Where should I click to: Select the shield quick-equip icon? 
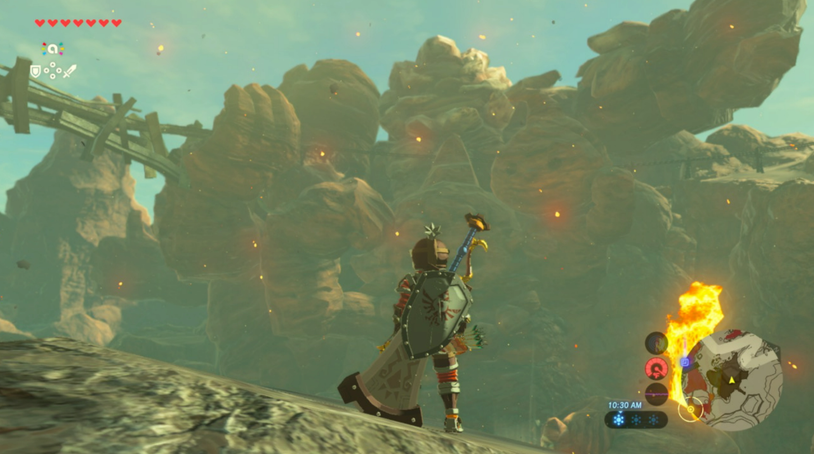click(36, 71)
